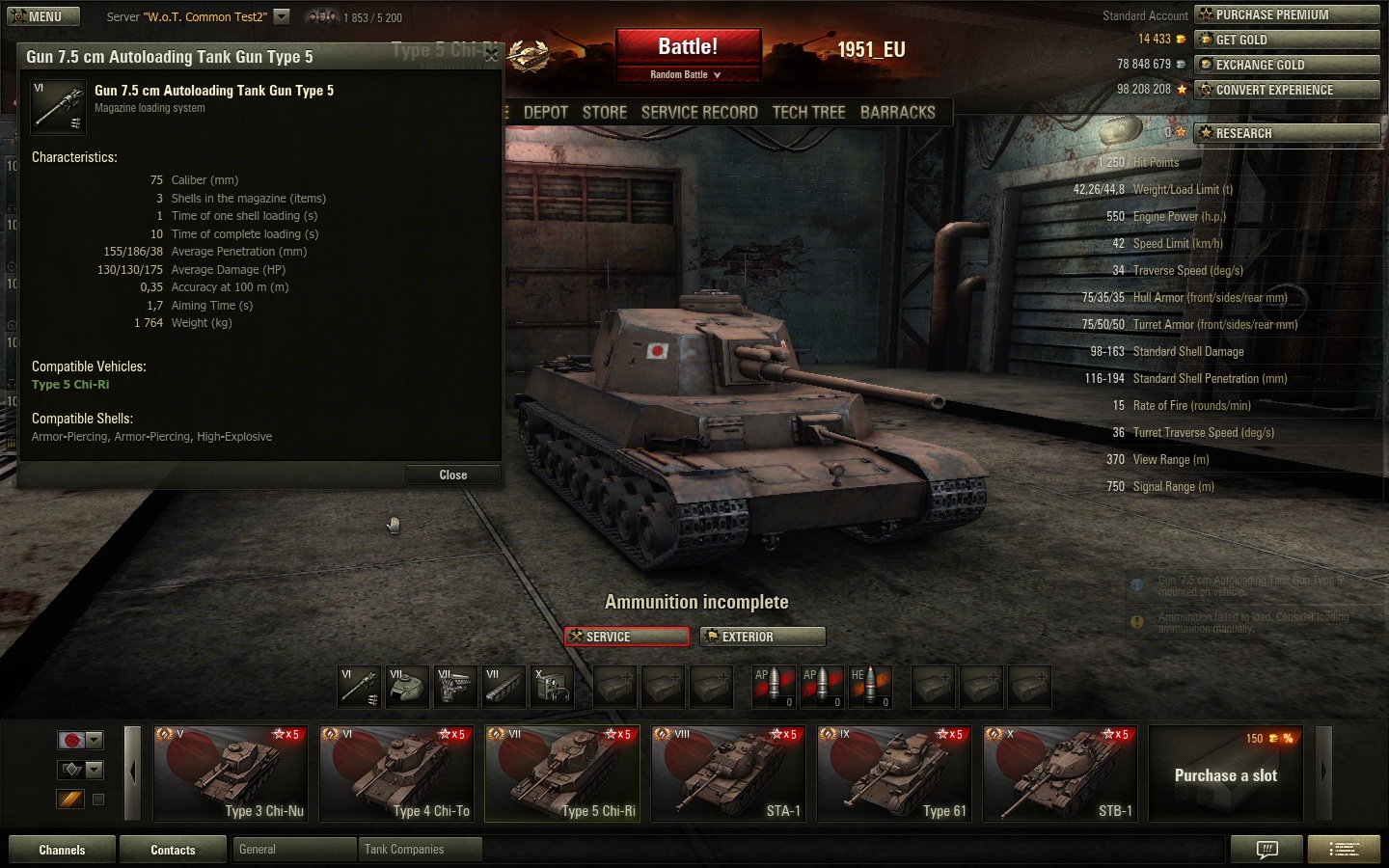Open the Service panel
The width and height of the screenshot is (1389, 868).
click(x=626, y=637)
